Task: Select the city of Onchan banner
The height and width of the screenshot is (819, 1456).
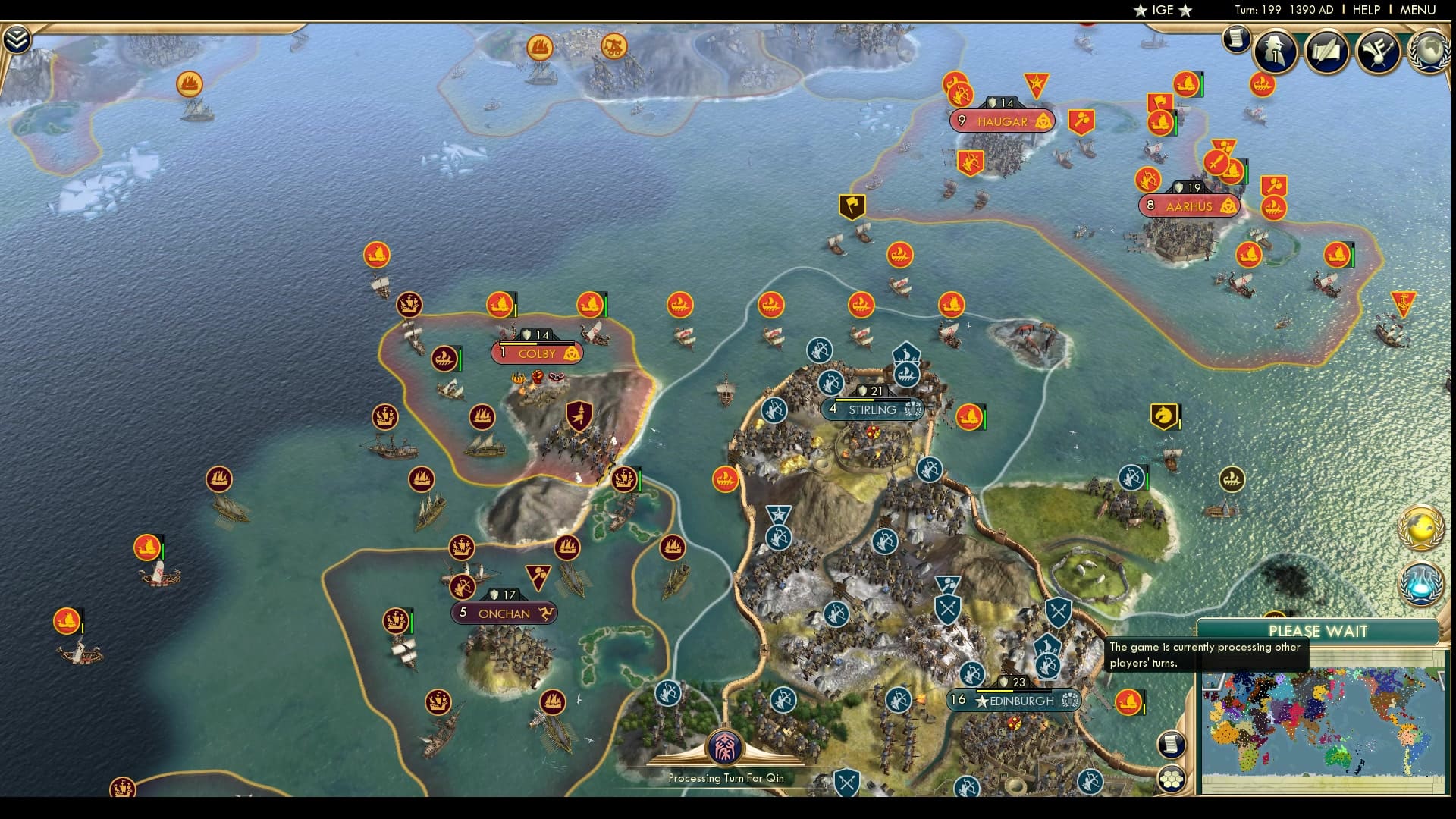Action: coord(505,613)
